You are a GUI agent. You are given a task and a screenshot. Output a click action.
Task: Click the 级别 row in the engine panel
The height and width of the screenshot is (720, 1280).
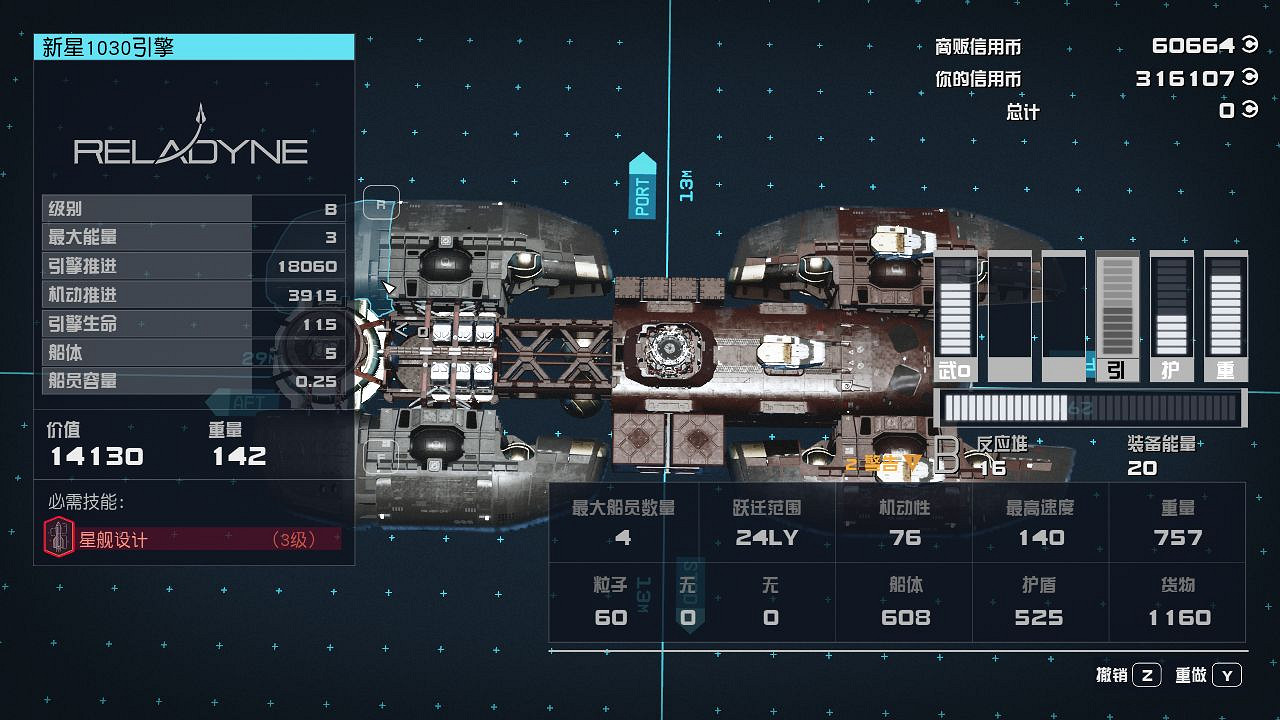click(193, 208)
